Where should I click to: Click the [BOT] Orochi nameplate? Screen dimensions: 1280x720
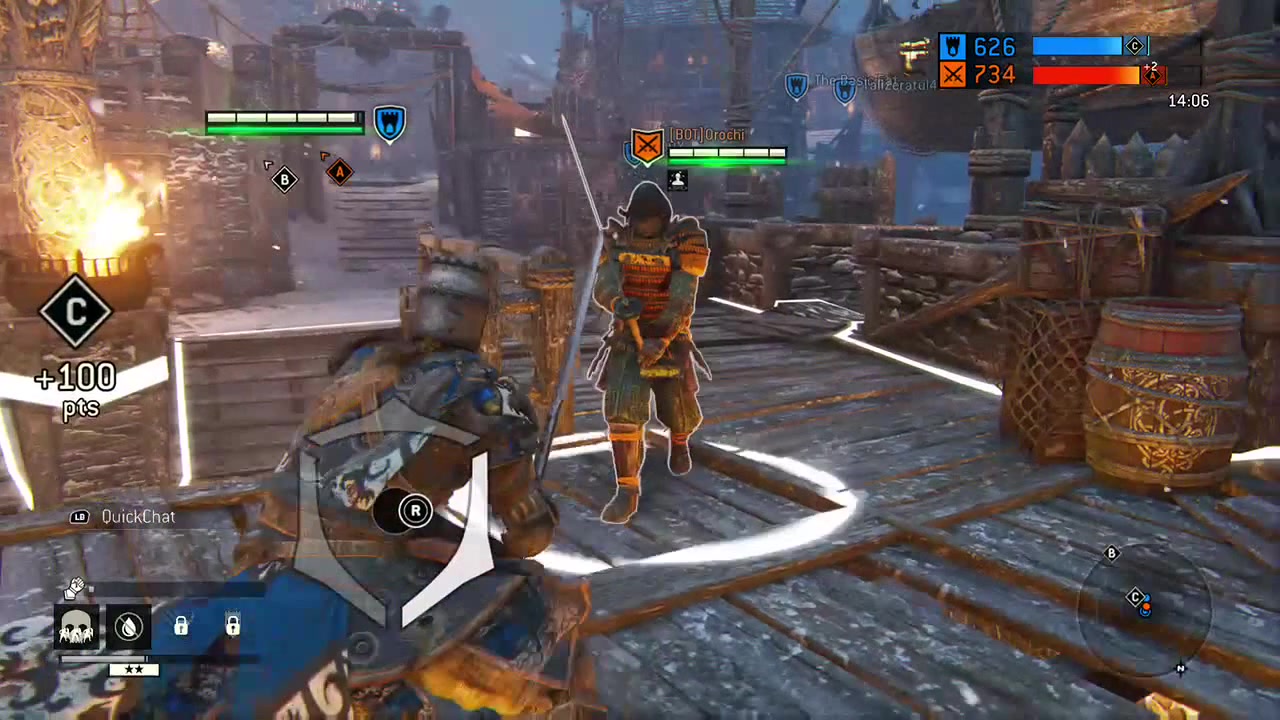click(x=708, y=134)
